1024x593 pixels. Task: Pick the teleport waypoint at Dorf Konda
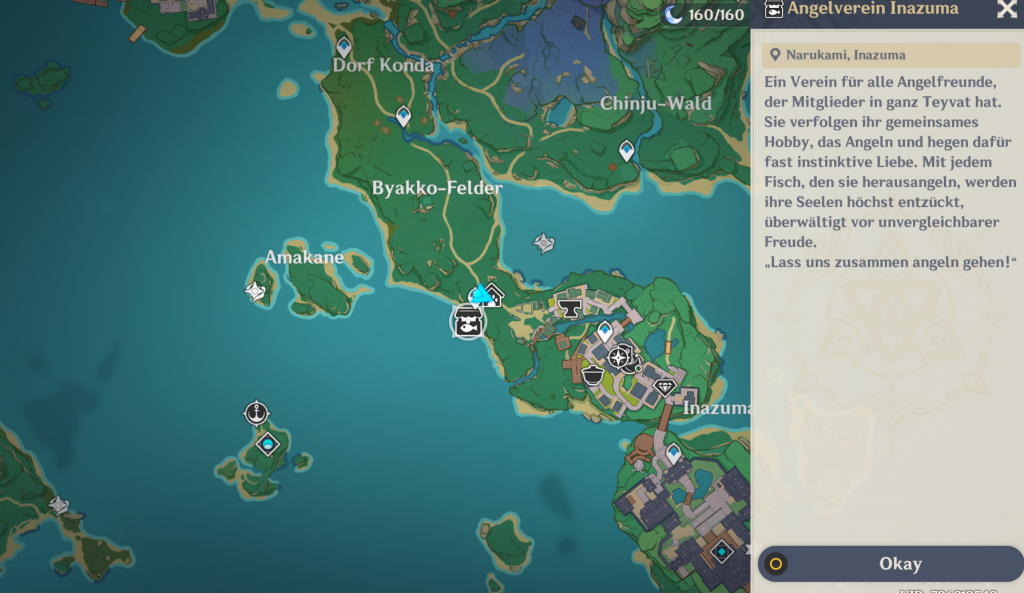344,46
